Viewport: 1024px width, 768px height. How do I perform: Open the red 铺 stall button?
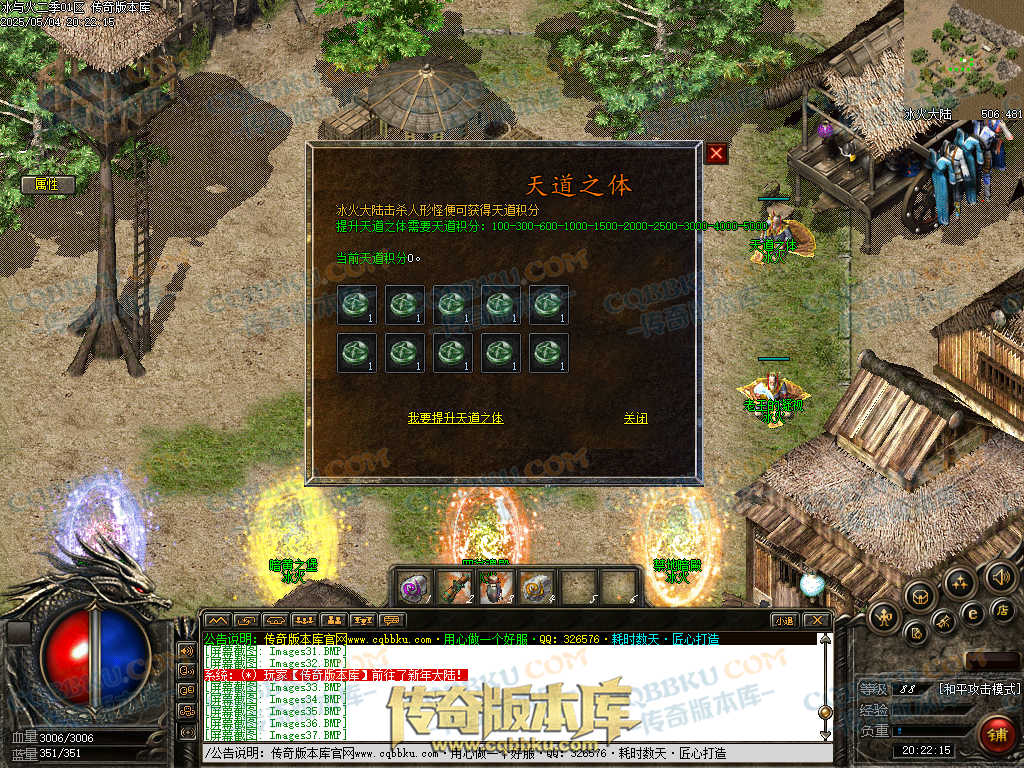996,735
